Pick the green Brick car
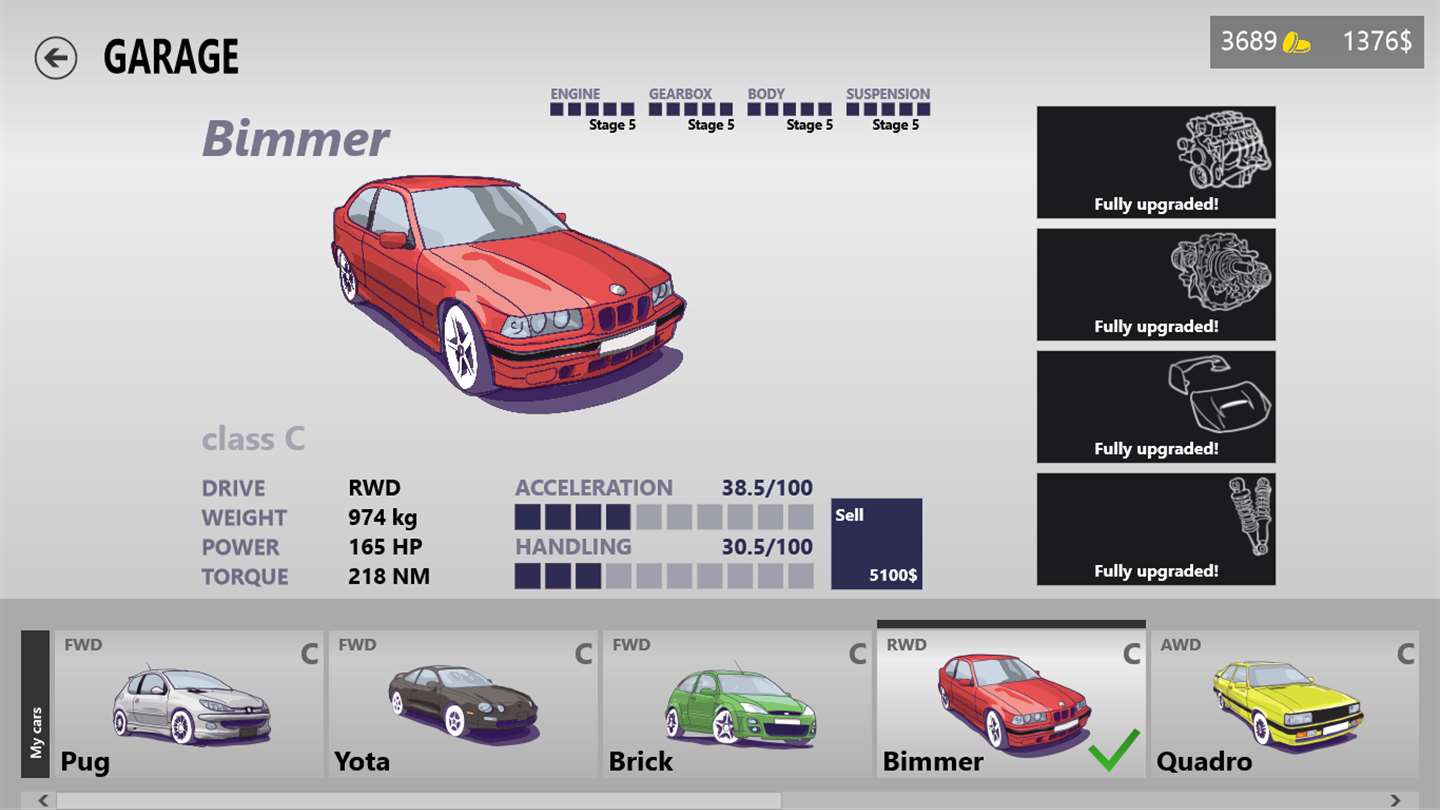This screenshot has width=1440, height=810. coord(736,704)
